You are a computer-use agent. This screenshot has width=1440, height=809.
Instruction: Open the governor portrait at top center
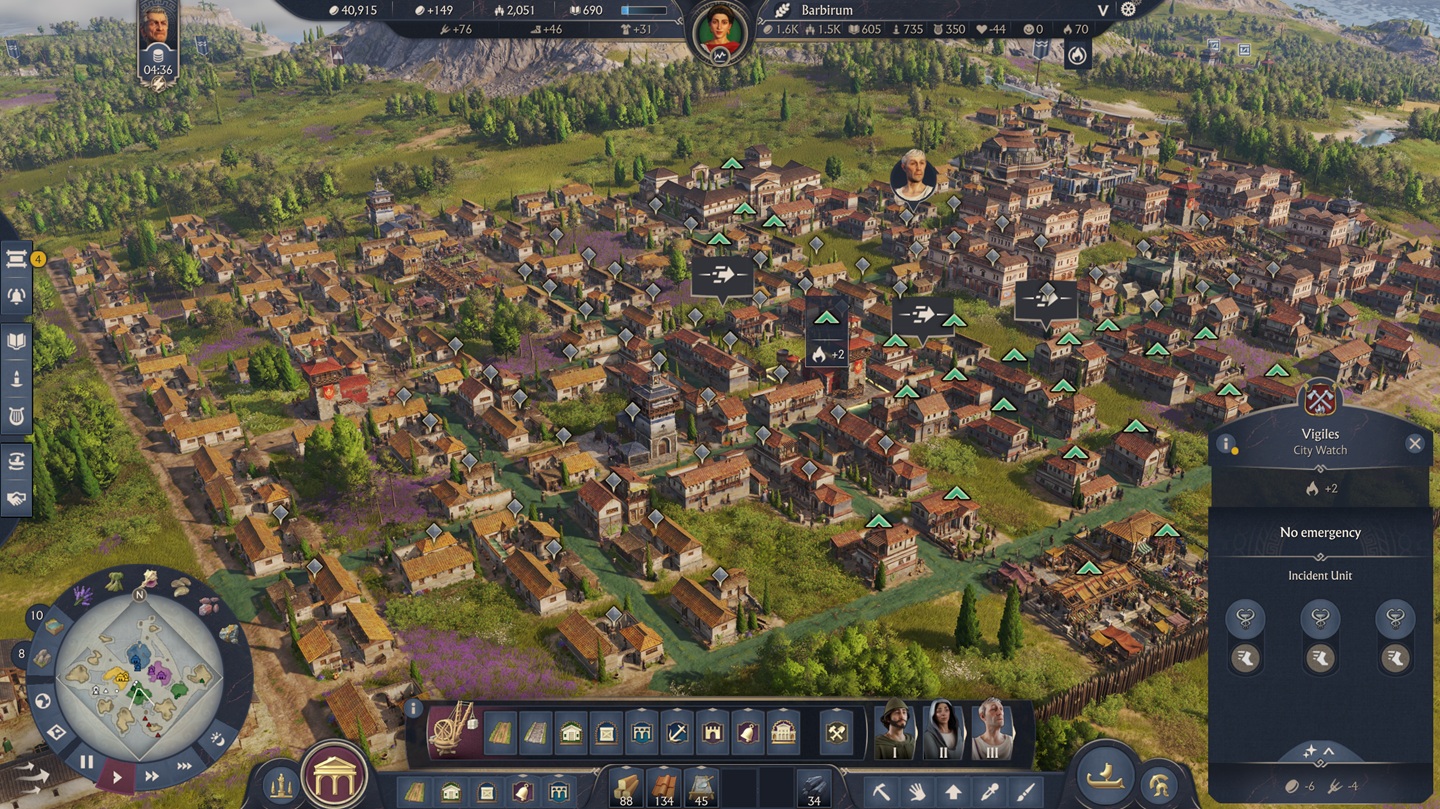click(x=720, y=32)
